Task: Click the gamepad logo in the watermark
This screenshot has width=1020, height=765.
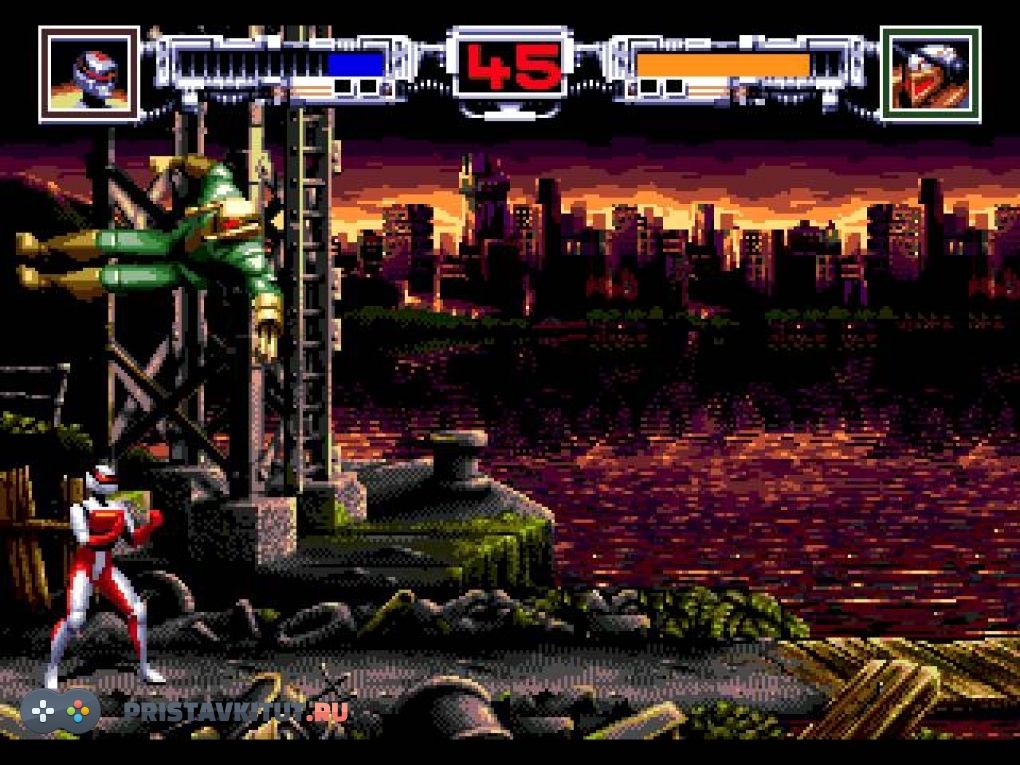Action: [60, 711]
